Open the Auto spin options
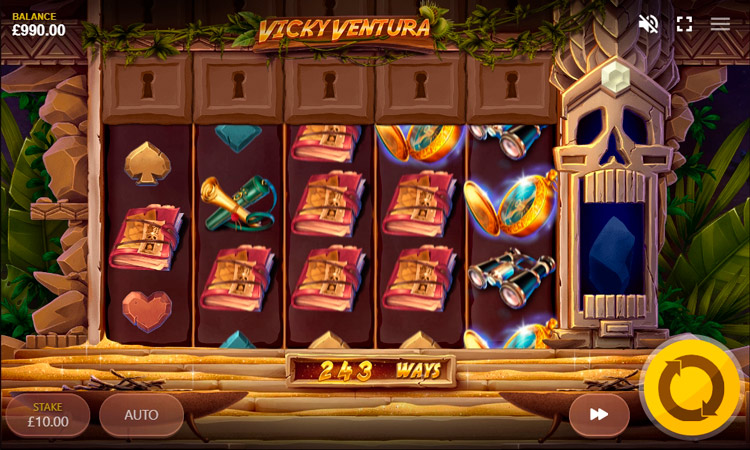 (x=141, y=415)
